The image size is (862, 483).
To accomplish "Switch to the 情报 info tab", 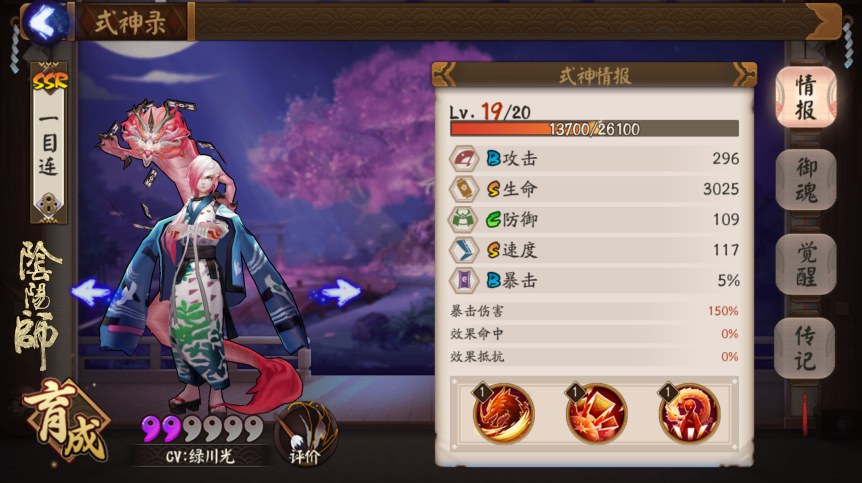I will (805, 97).
